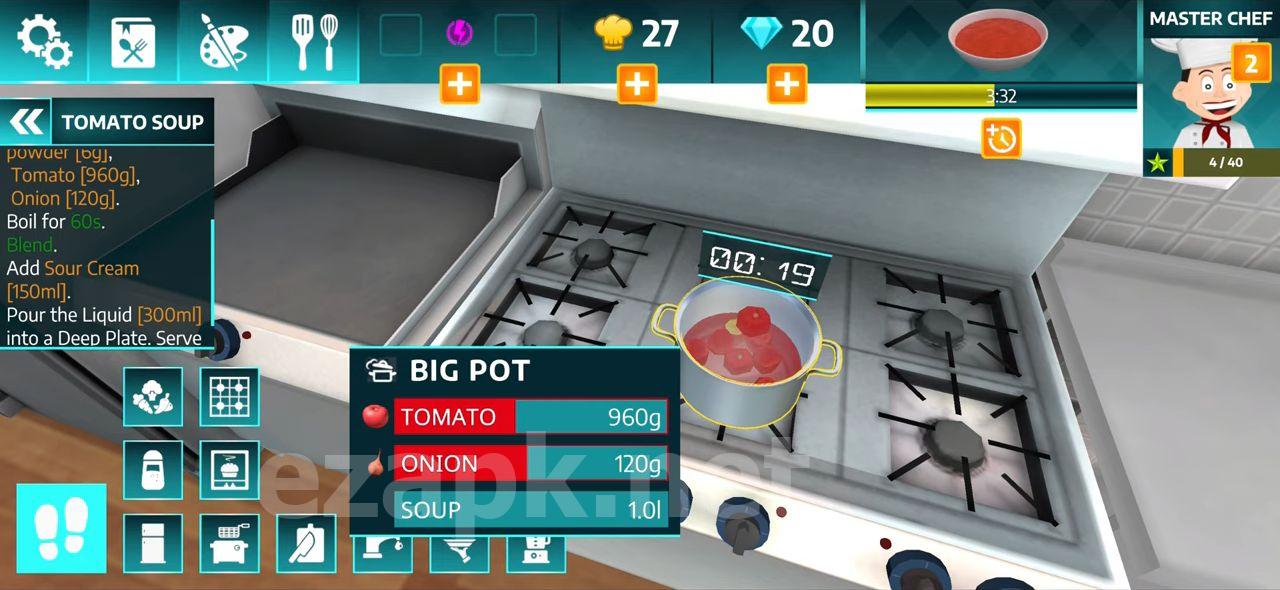1280x590 pixels.
Task: Go to the stove burners station
Action: click(229, 397)
